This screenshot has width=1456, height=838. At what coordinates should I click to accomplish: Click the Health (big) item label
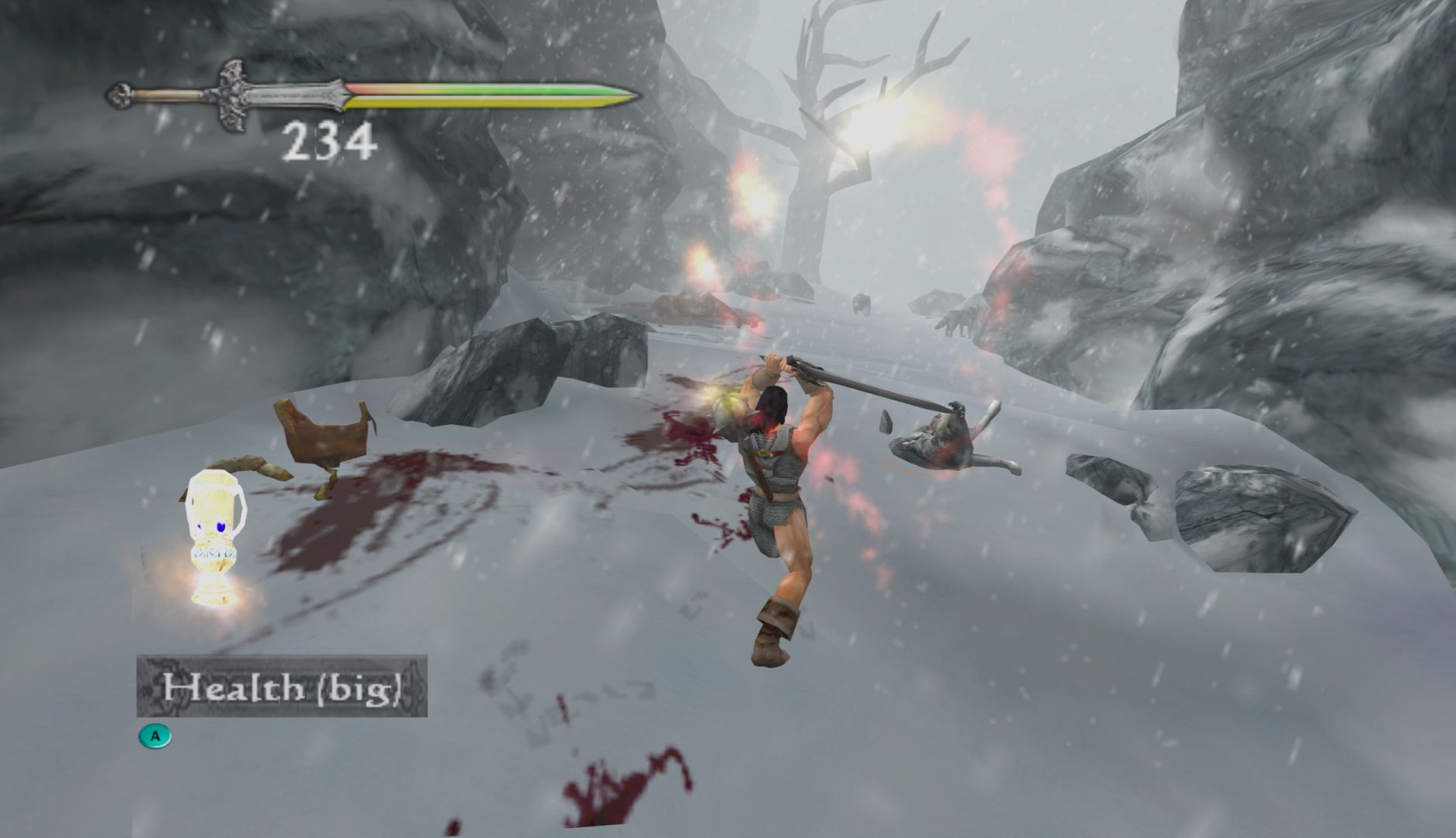click(282, 687)
